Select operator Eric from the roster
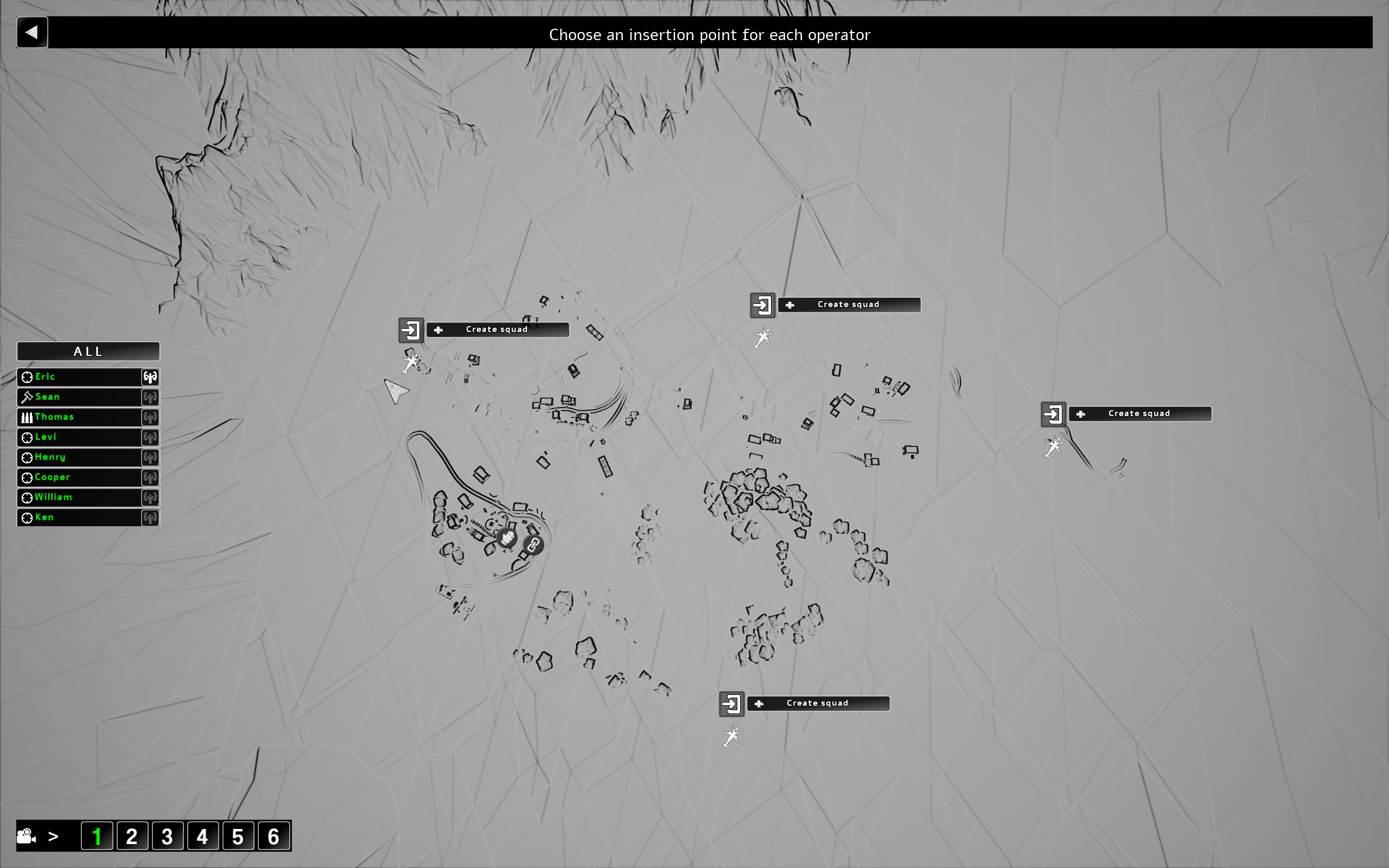This screenshot has width=1389, height=868. point(79,376)
